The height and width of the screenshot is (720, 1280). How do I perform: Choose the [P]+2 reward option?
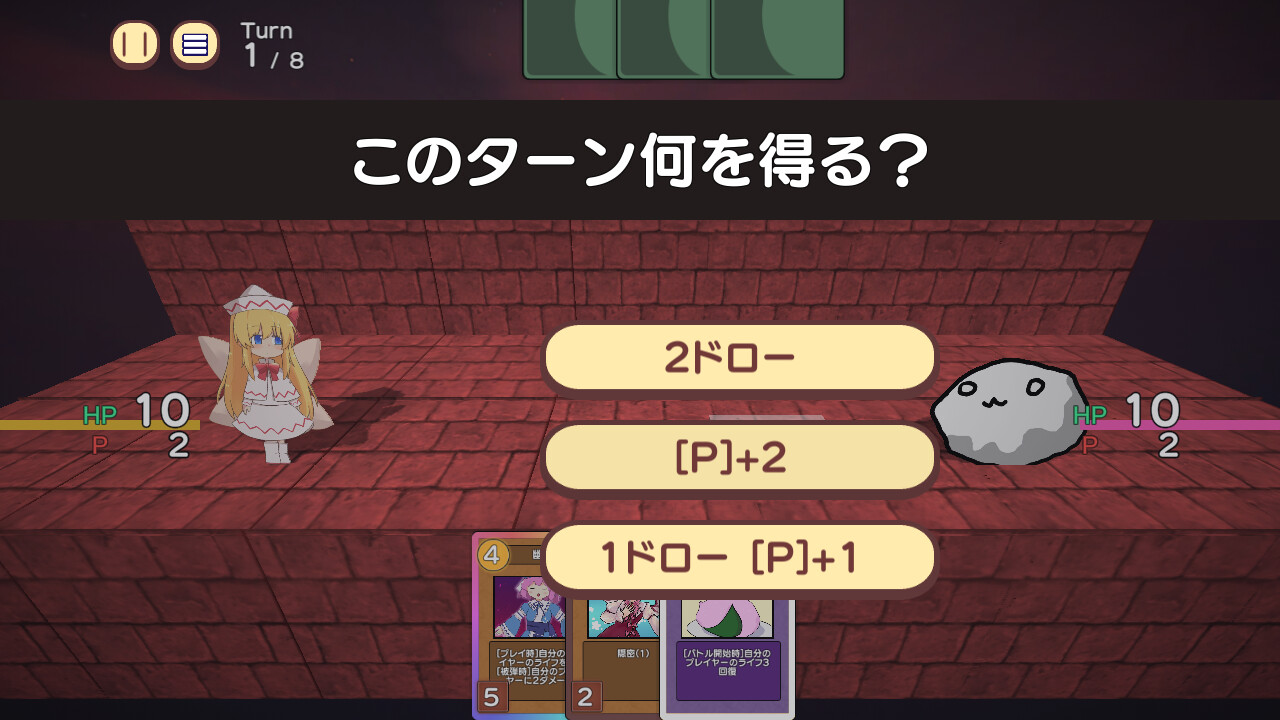click(738, 457)
